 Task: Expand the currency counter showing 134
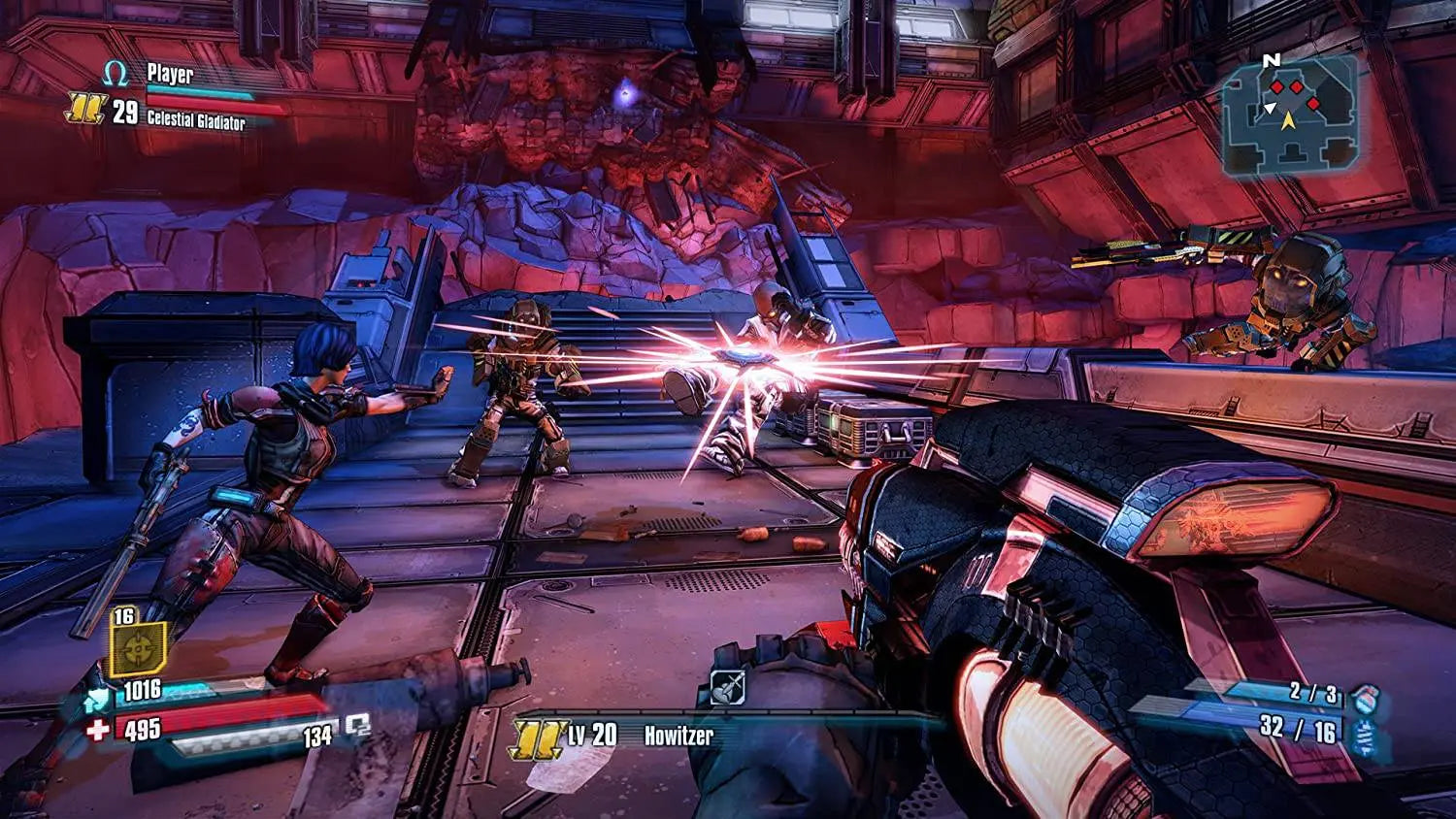tap(315, 735)
